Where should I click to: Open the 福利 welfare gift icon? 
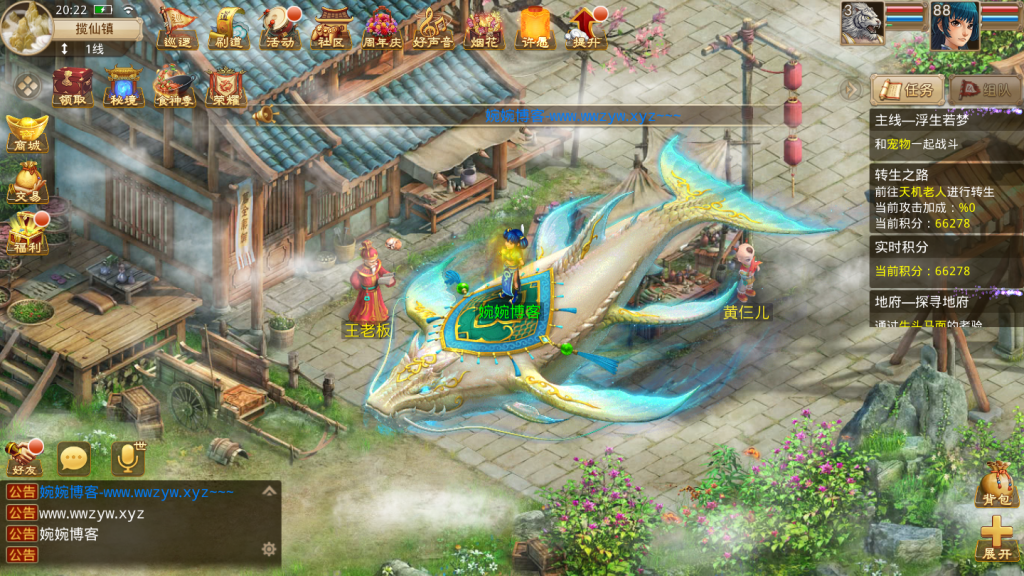tap(27, 233)
